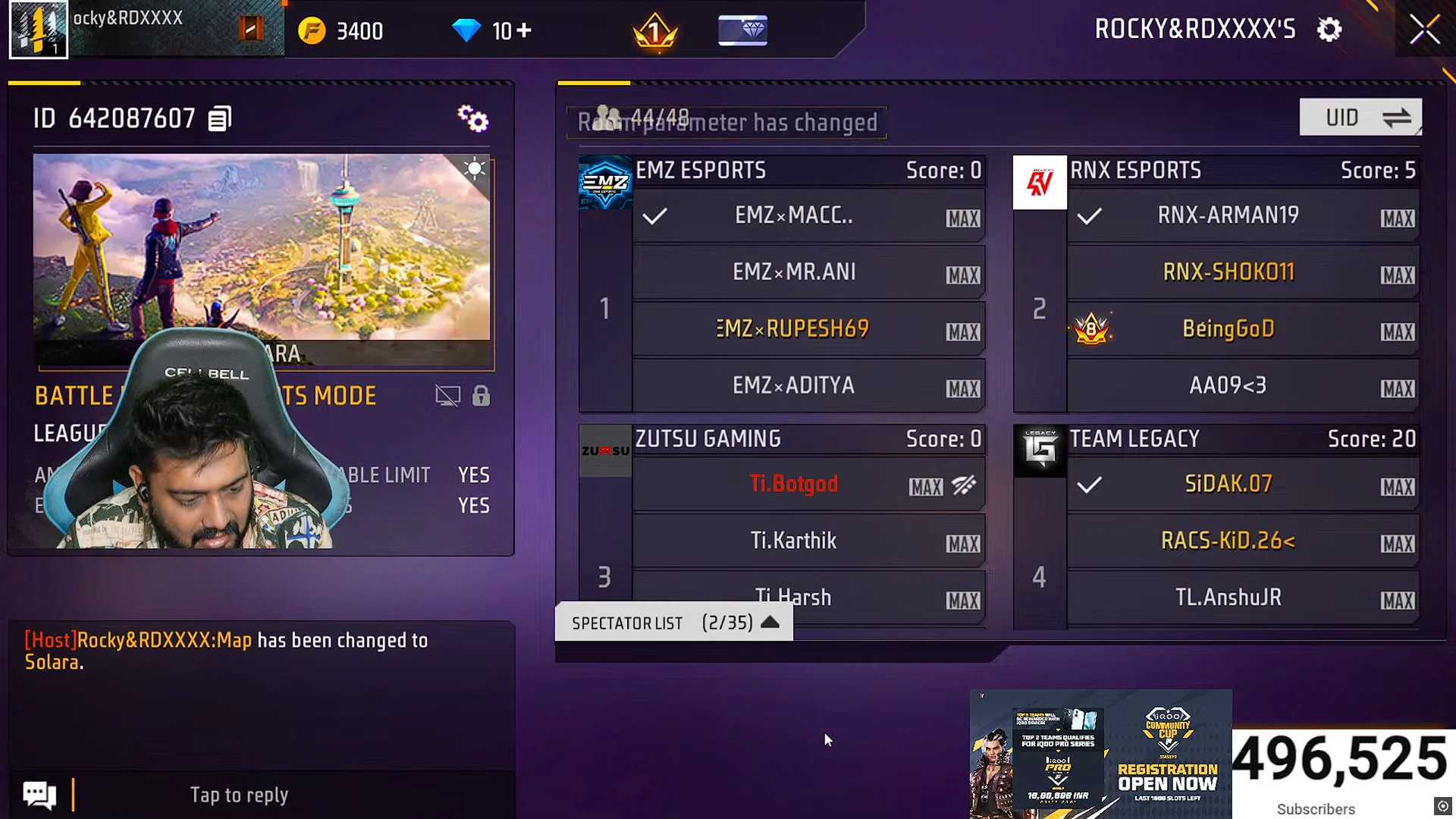The height and width of the screenshot is (819, 1456).
Task: Click the rank badge showing number 1
Action: coord(655,30)
